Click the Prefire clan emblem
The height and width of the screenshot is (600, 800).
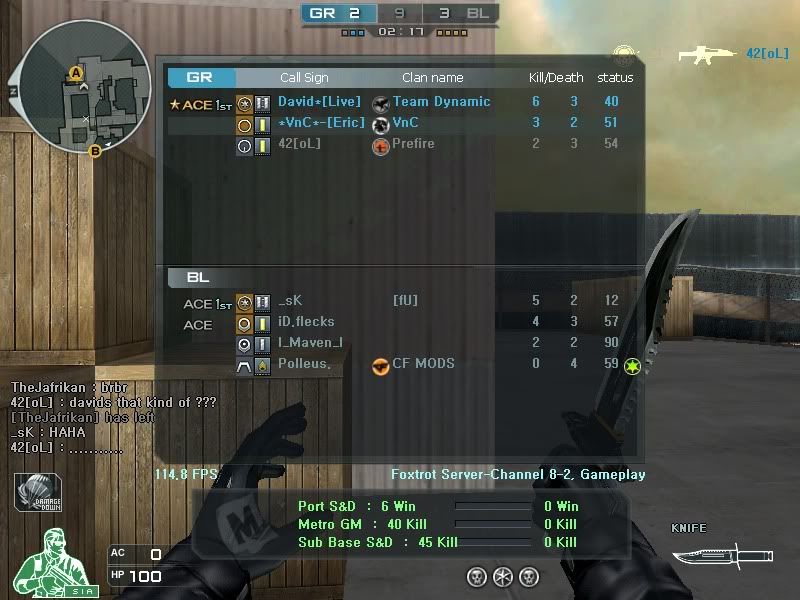pyautogui.click(x=380, y=146)
